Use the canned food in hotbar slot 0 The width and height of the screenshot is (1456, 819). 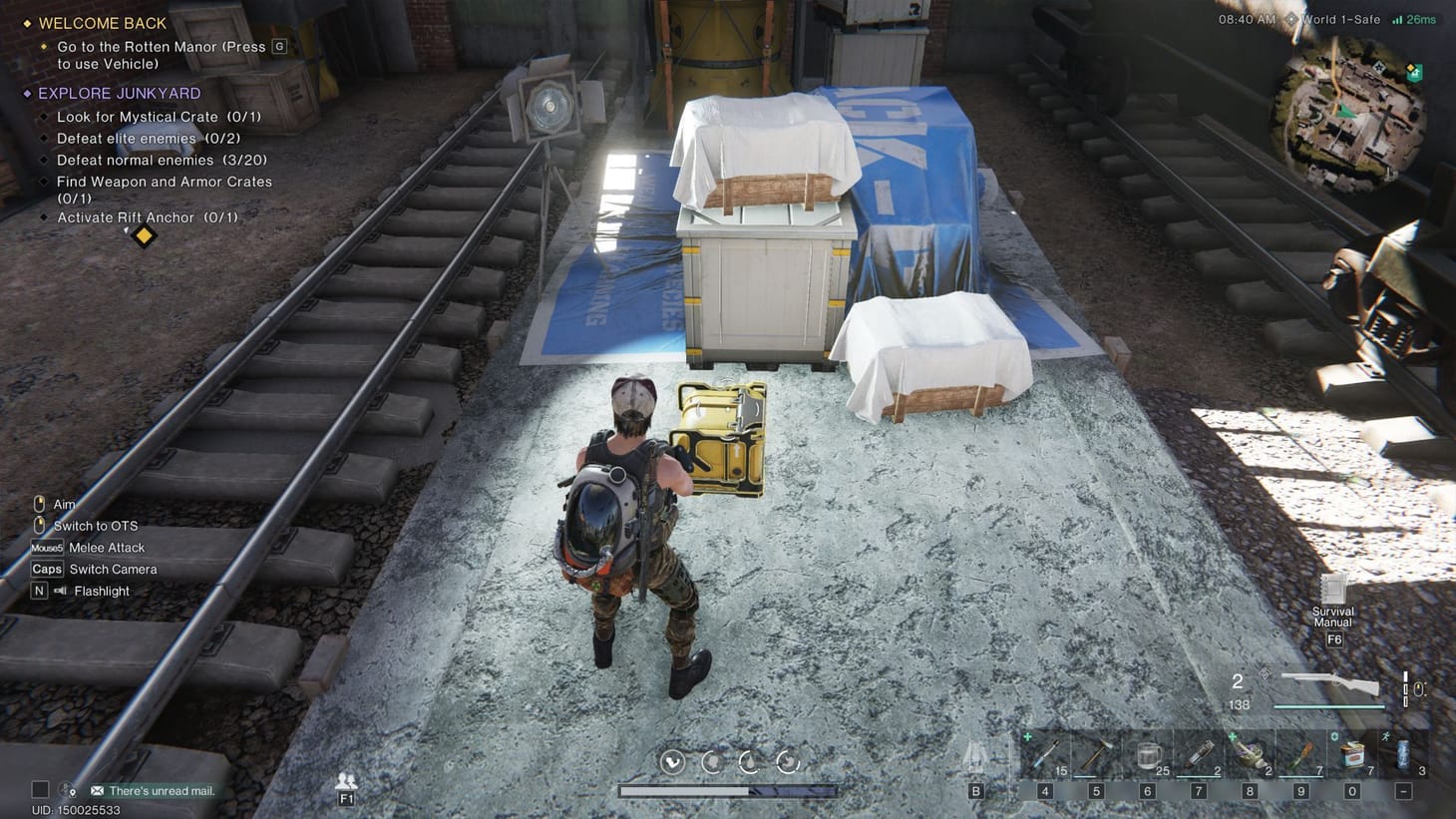1351,755
